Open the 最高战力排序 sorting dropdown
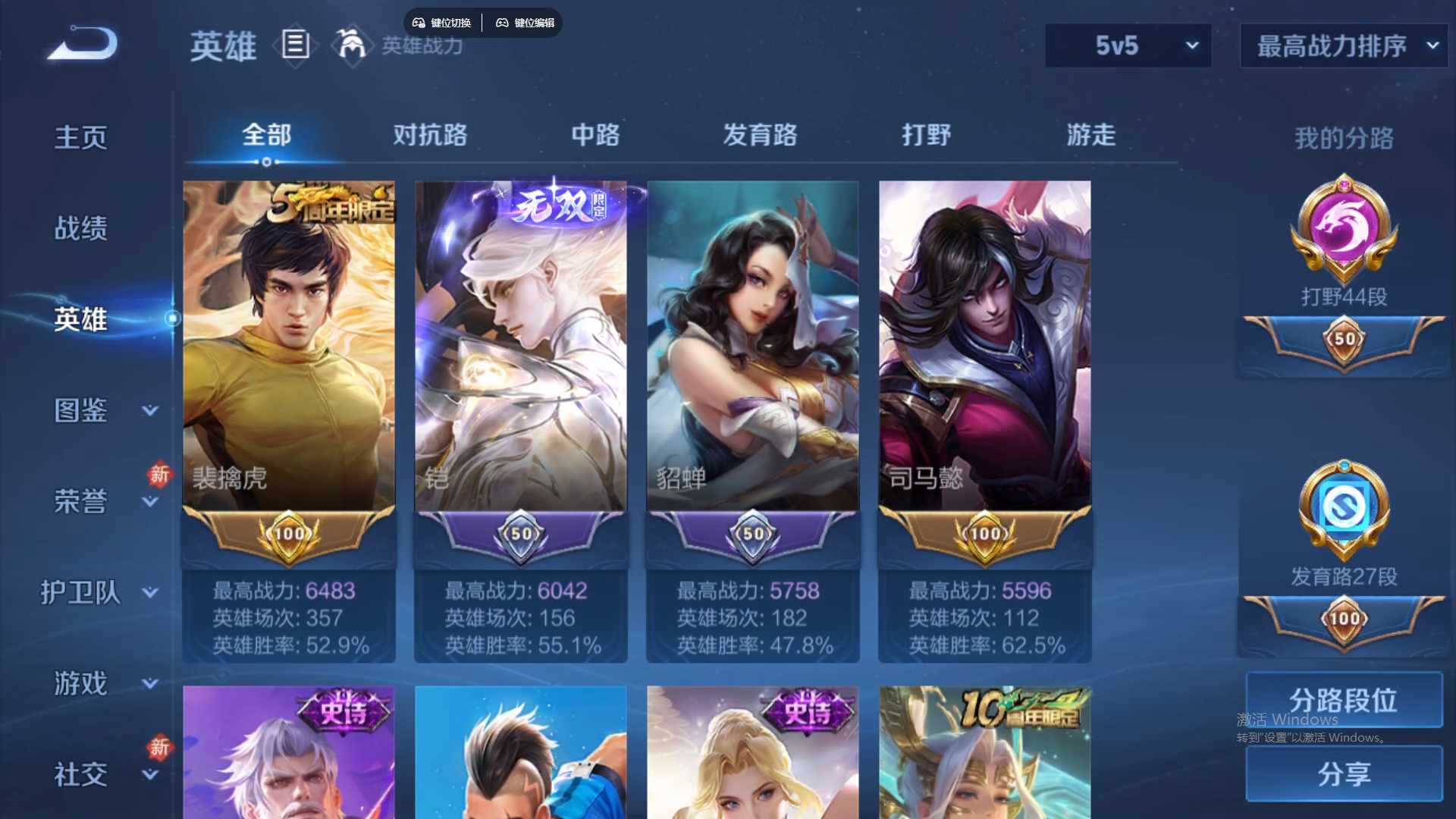Image resolution: width=1456 pixels, height=819 pixels. click(x=1342, y=45)
